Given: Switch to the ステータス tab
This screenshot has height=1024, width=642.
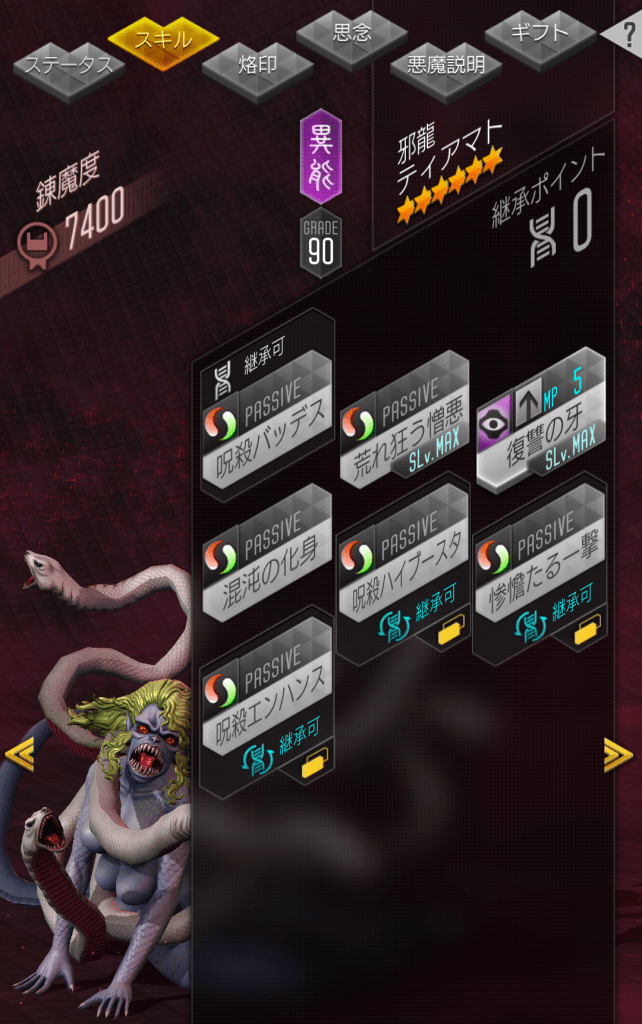Looking at the screenshot, I should tap(69, 68).
